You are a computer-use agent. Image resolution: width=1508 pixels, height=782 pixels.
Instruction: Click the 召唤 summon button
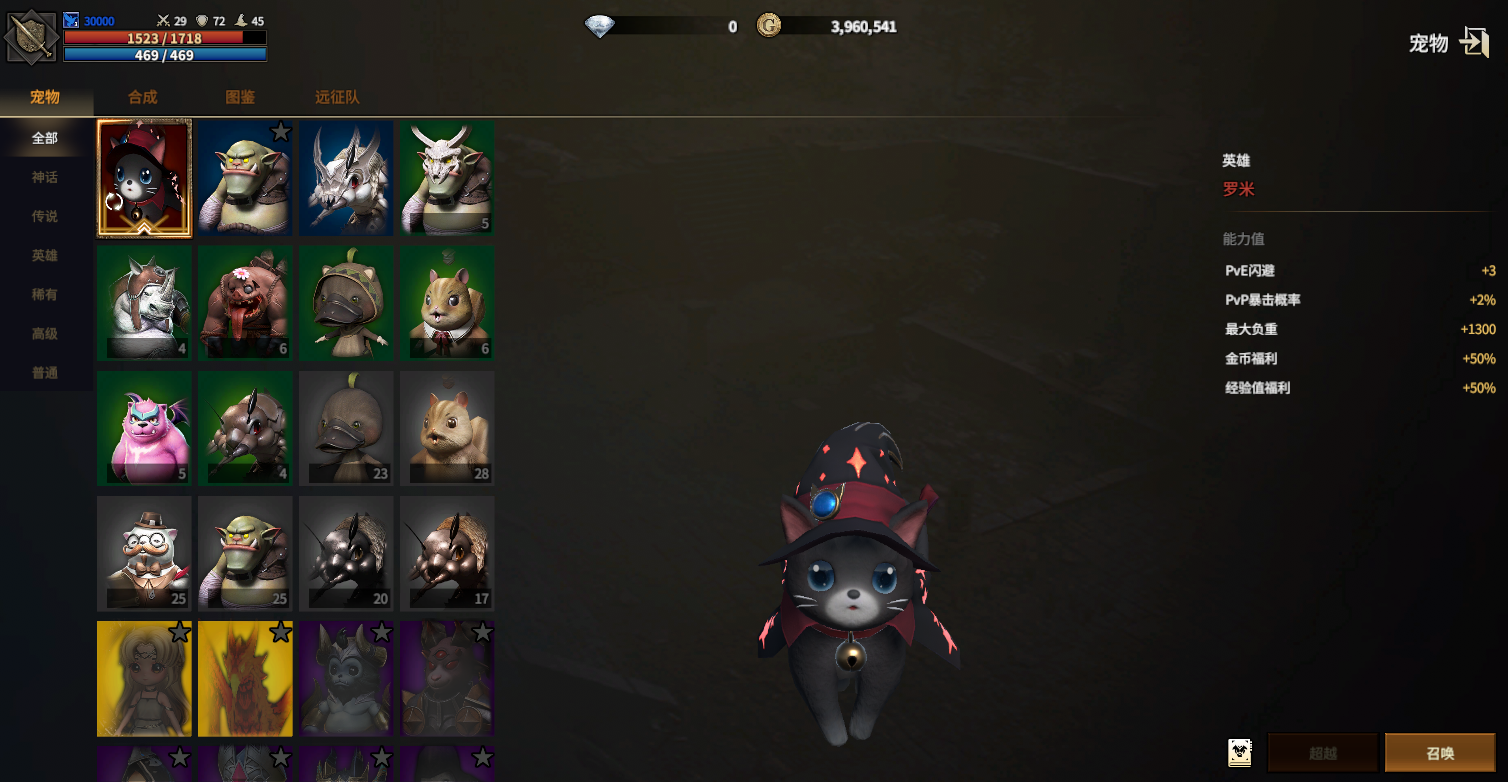1440,753
